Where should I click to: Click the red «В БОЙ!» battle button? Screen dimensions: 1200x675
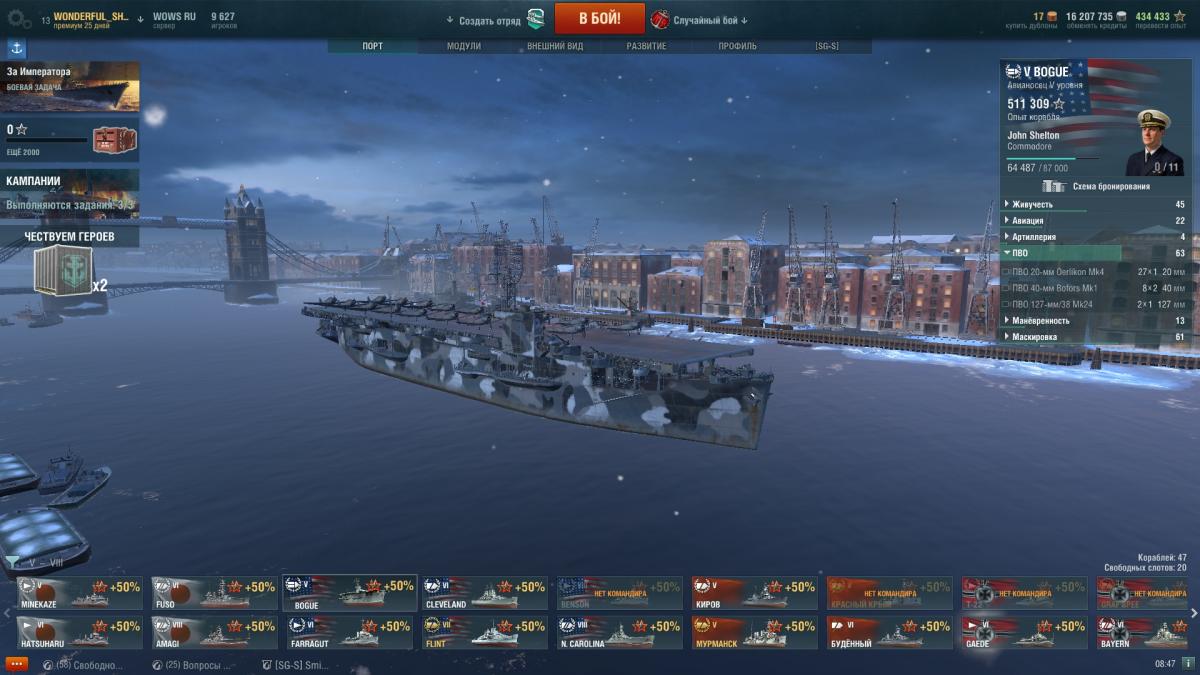[599, 18]
